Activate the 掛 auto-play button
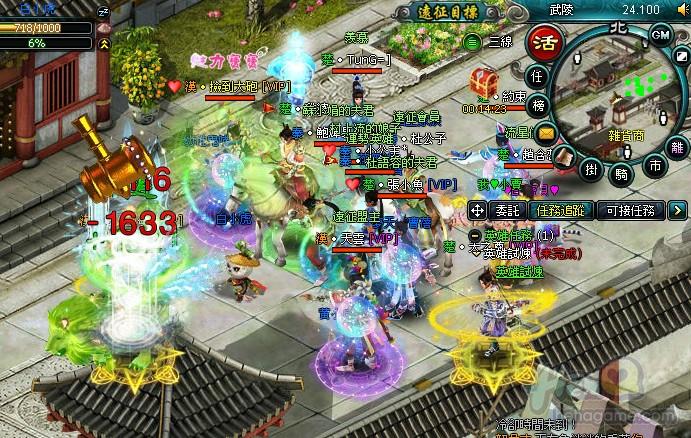This screenshot has height=438, width=691. coord(590,170)
